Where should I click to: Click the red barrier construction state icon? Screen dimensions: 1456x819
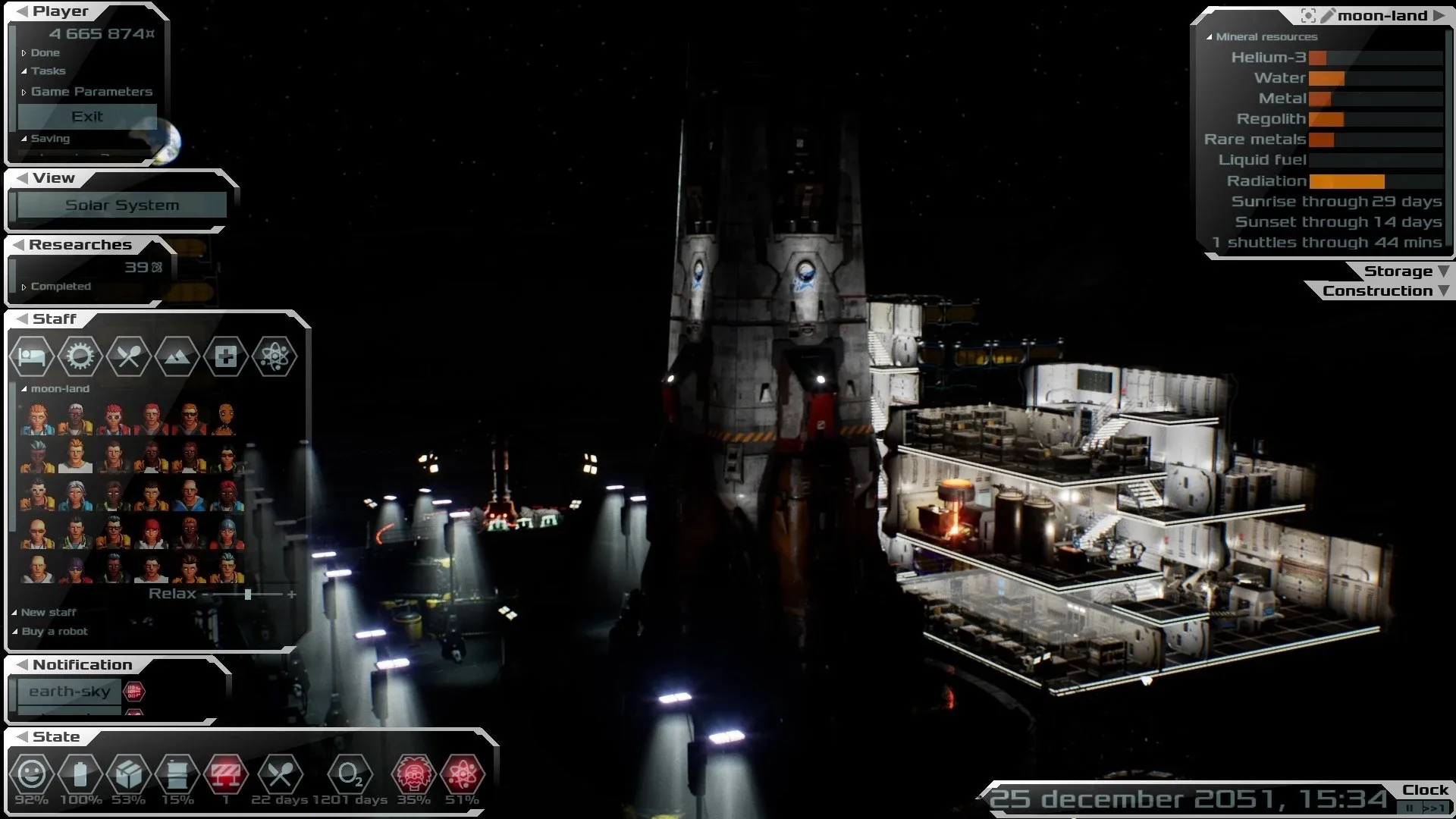pyautogui.click(x=225, y=775)
